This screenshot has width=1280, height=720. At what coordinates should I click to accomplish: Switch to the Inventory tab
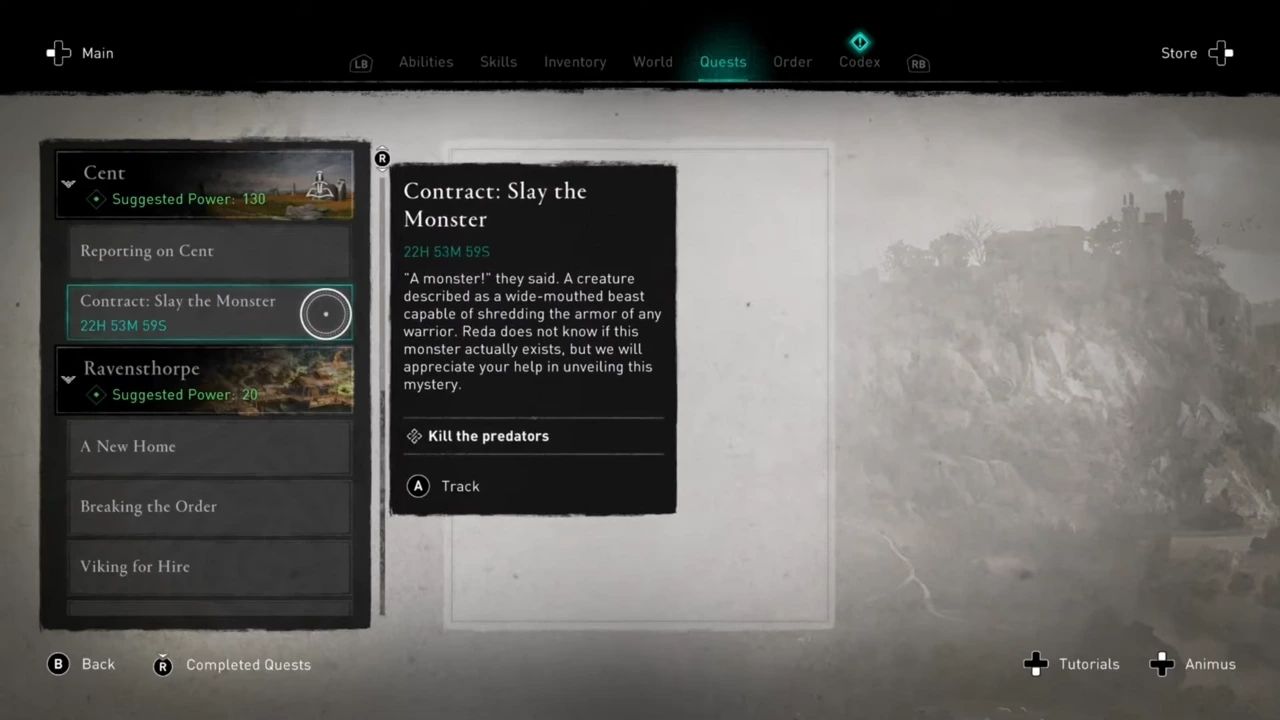pyautogui.click(x=575, y=61)
